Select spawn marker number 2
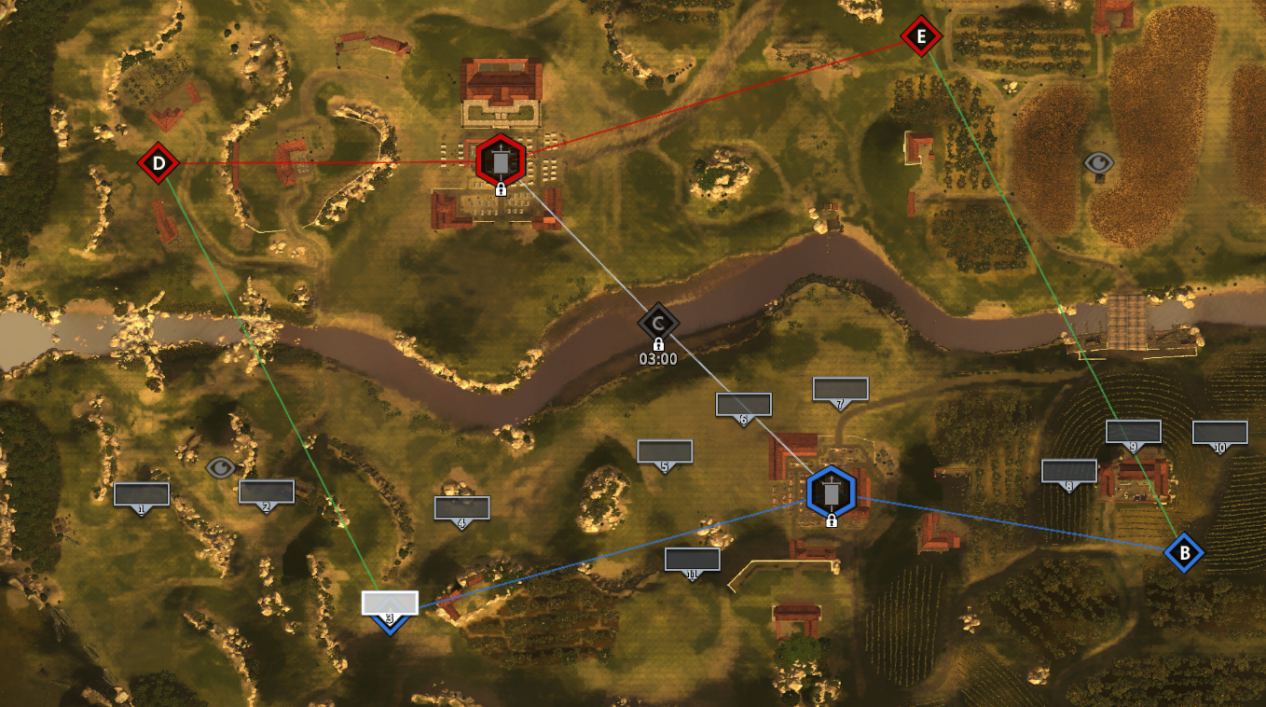The image size is (1266, 707). click(266, 491)
